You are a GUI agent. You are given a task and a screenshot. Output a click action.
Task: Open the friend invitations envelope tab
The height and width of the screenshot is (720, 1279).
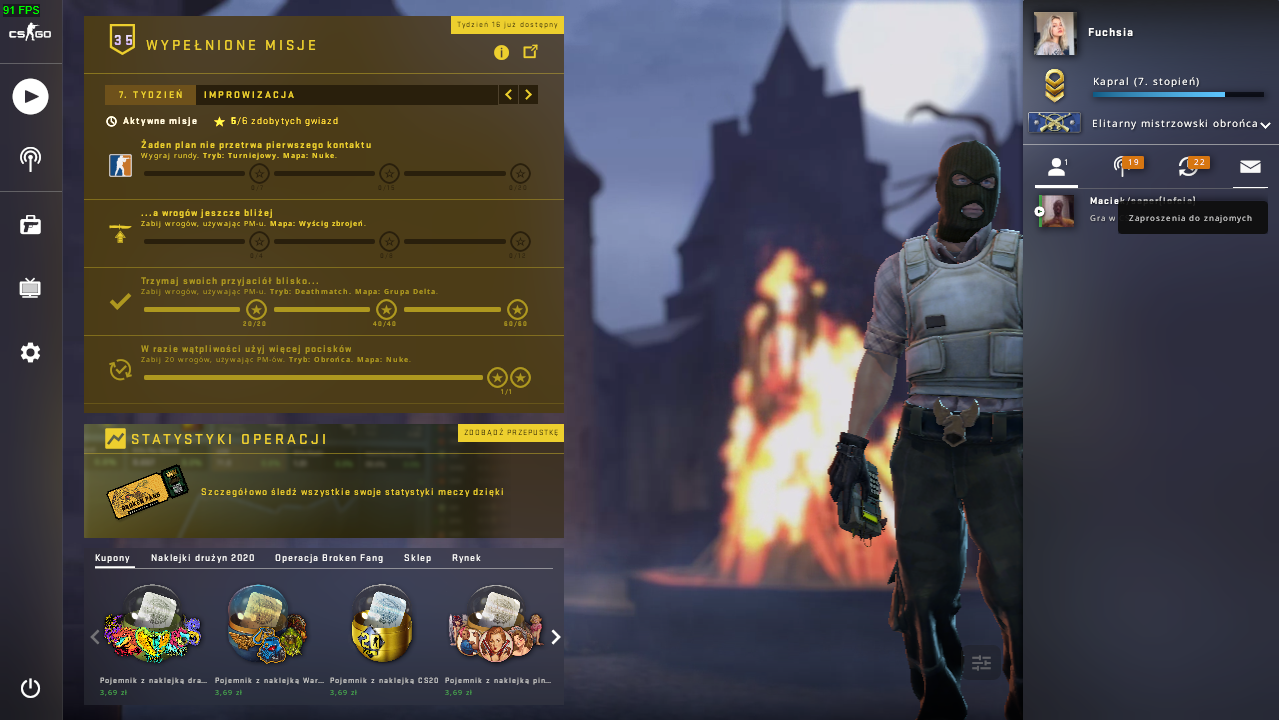[x=1250, y=167]
